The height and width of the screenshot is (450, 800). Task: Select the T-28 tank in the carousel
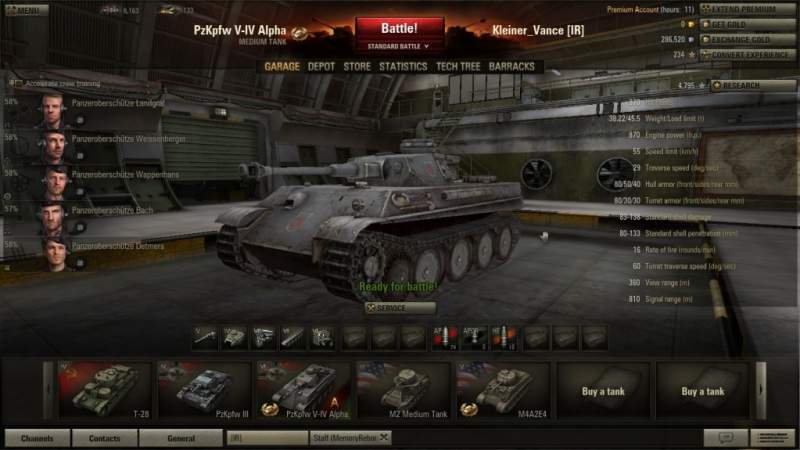tap(100, 390)
